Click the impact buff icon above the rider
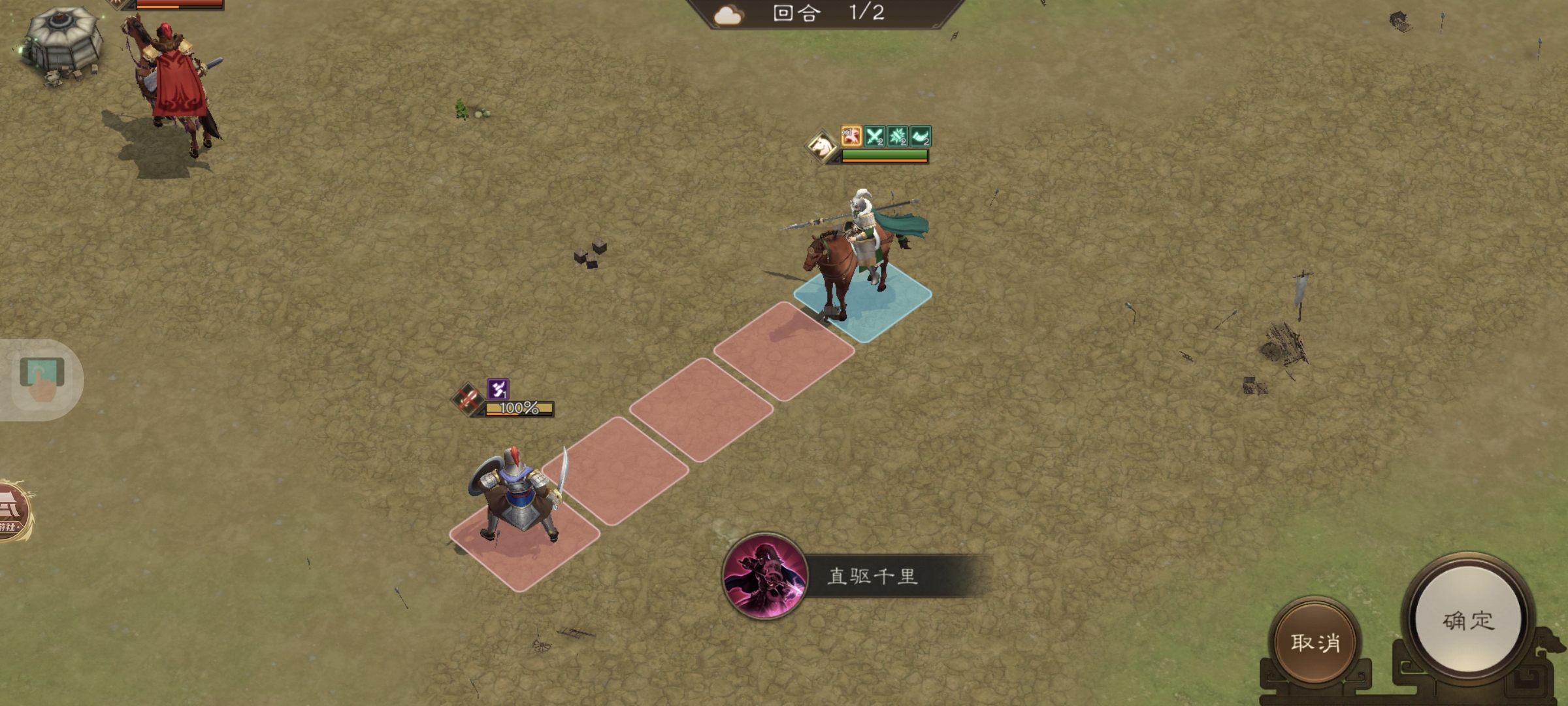The width and height of the screenshot is (1568, 706). pyautogui.click(x=898, y=137)
